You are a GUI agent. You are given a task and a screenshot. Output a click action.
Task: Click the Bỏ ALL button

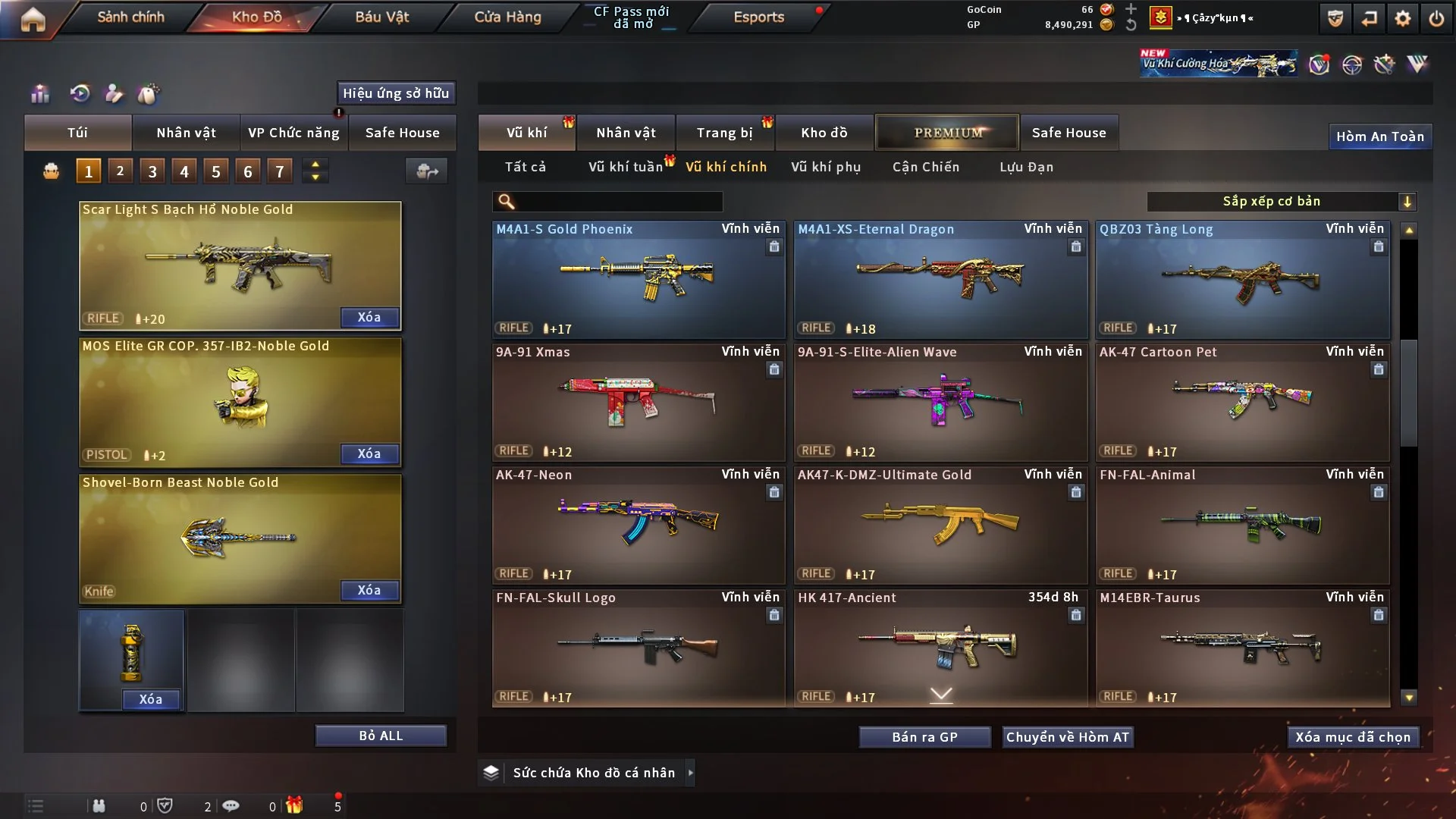(381, 736)
